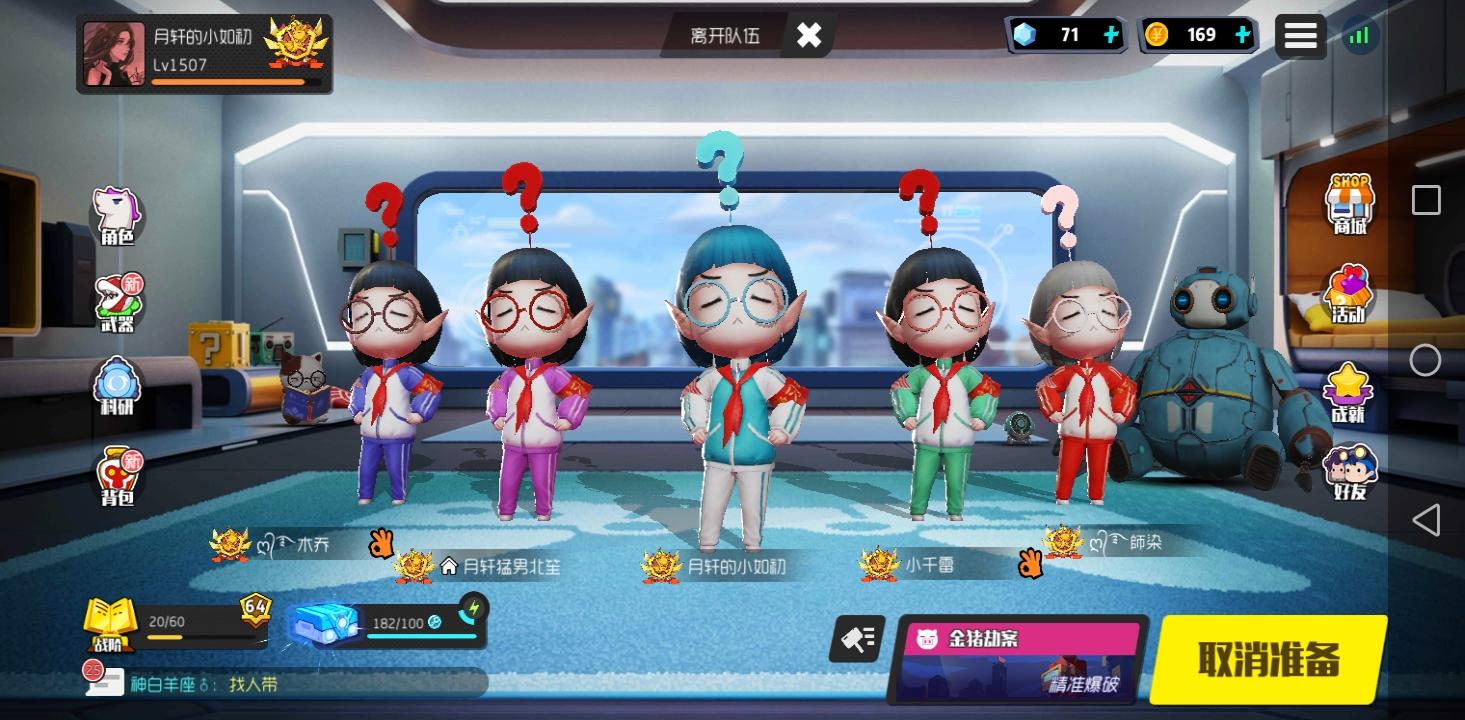Viewport: 1465px width, 720px height.
Task: Tap the plus next to gold coins 169
Action: (x=1242, y=35)
